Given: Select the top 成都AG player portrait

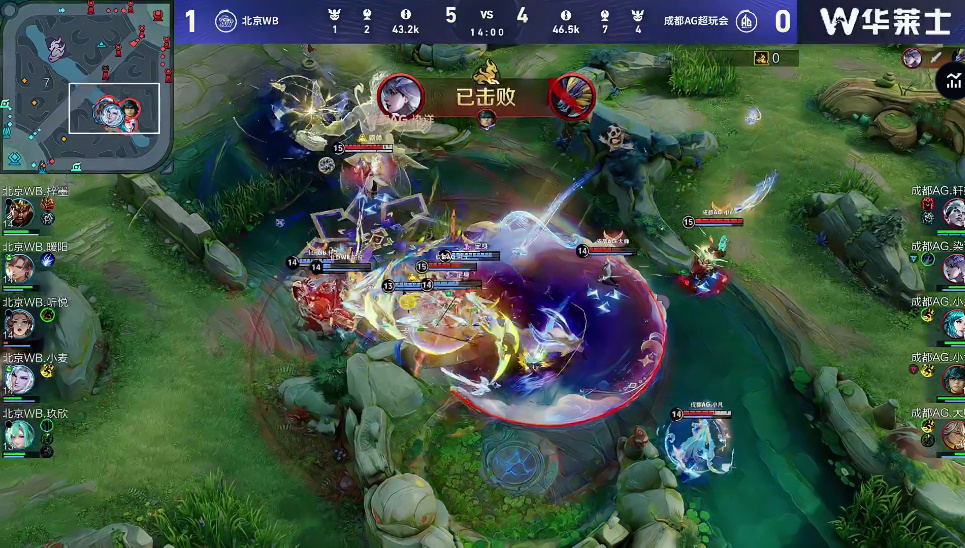Looking at the screenshot, I should pos(951,212).
